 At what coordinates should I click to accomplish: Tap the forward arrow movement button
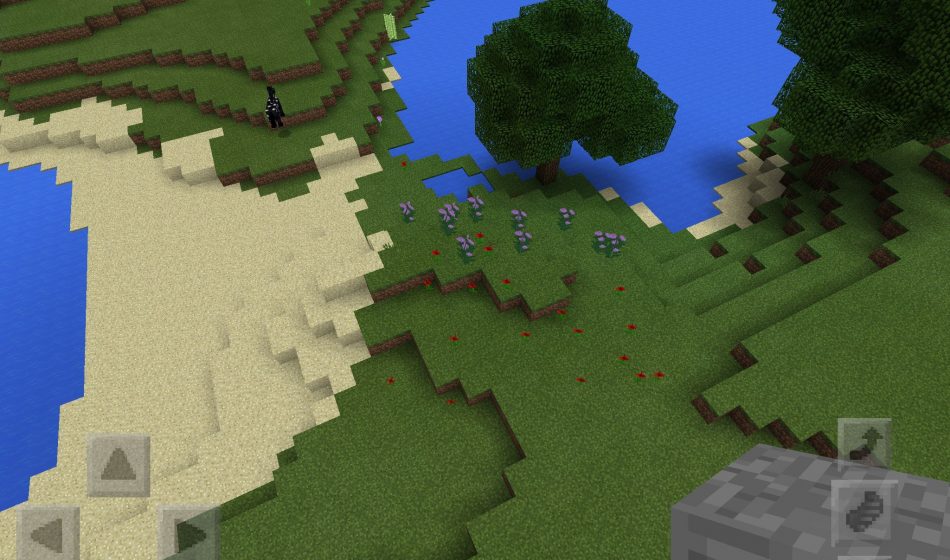(119, 465)
